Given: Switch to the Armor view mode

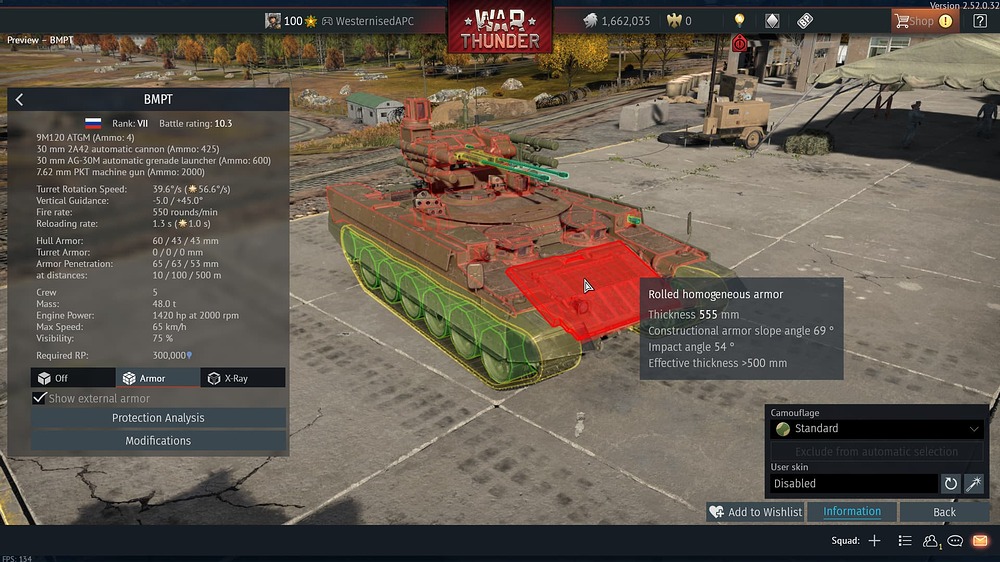Looking at the screenshot, I should [157, 378].
